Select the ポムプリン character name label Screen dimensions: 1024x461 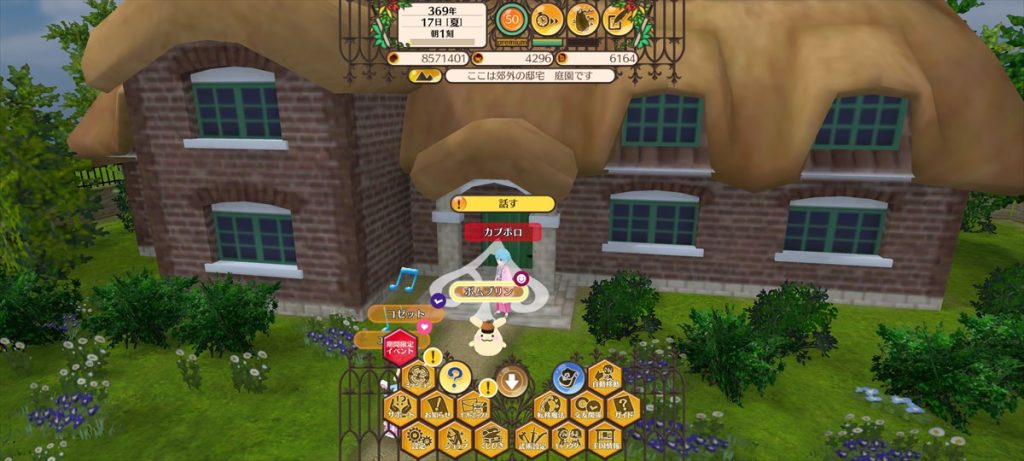point(485,291)
